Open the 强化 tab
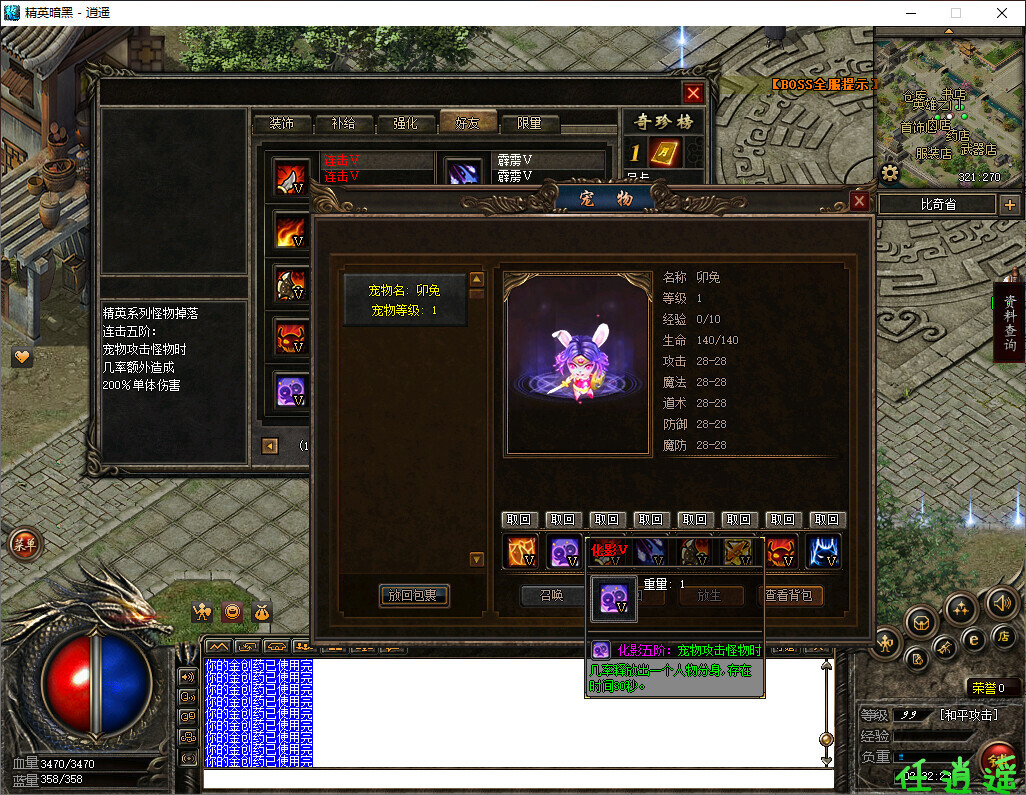Screen dimensions: 1026x795 pyautogui.click(x=405, y=123)
